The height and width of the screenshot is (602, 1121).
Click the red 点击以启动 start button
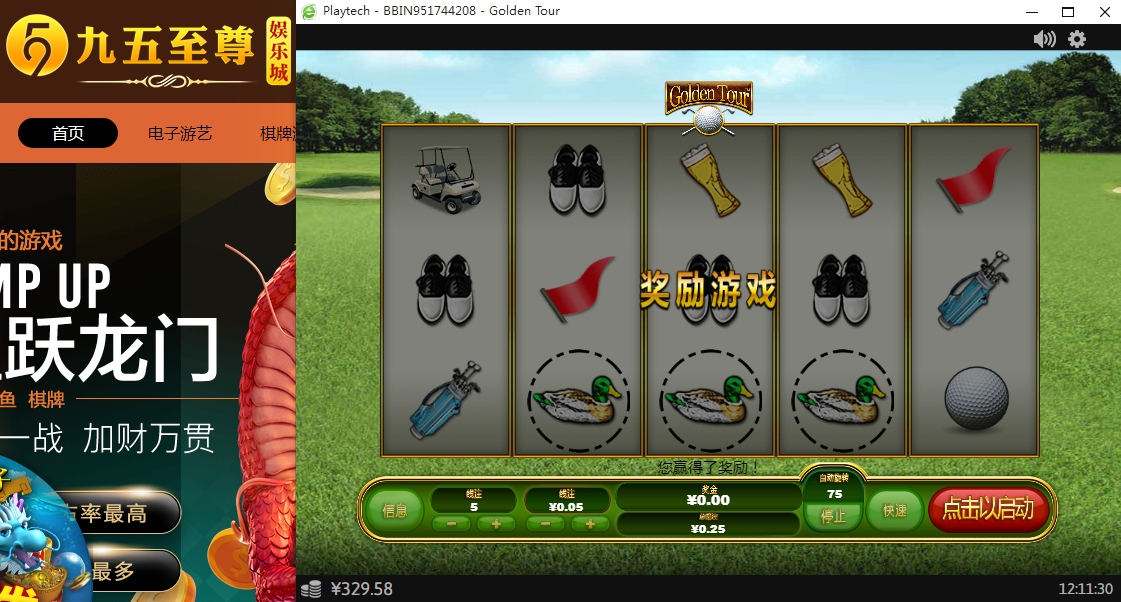988,509
